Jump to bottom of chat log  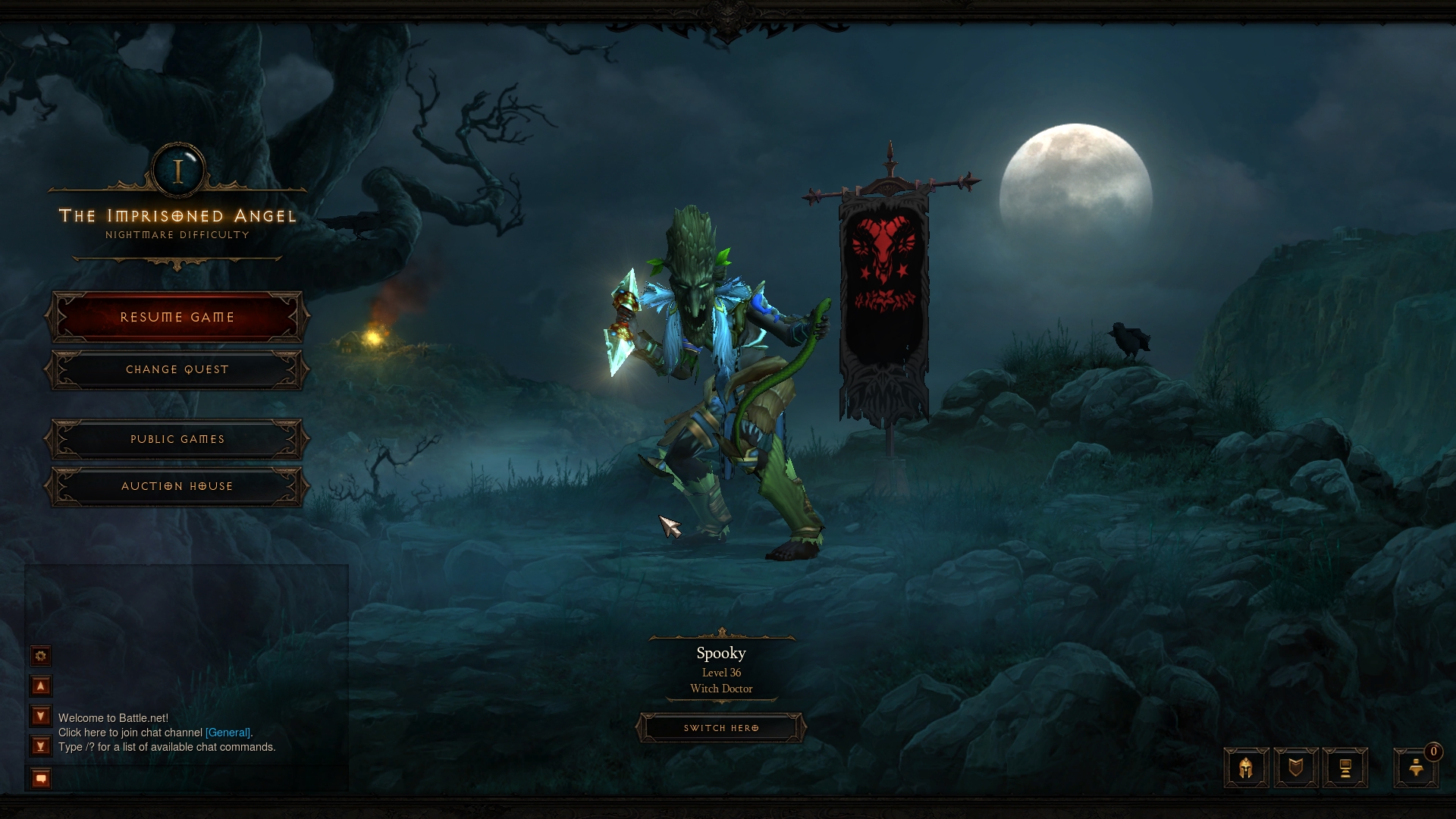pos(41,746)
